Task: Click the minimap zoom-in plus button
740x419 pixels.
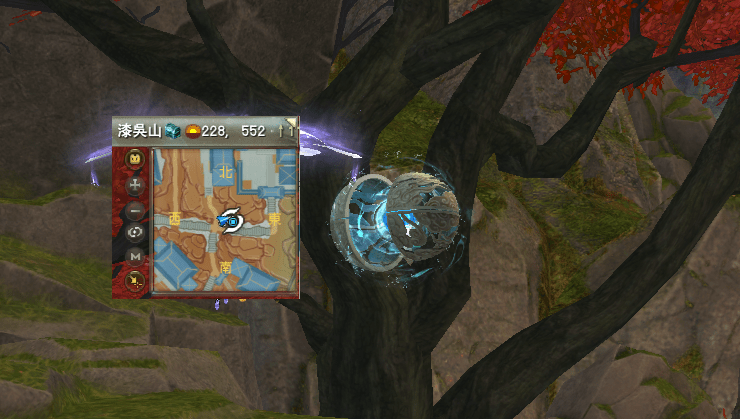Action: (135, 185)
